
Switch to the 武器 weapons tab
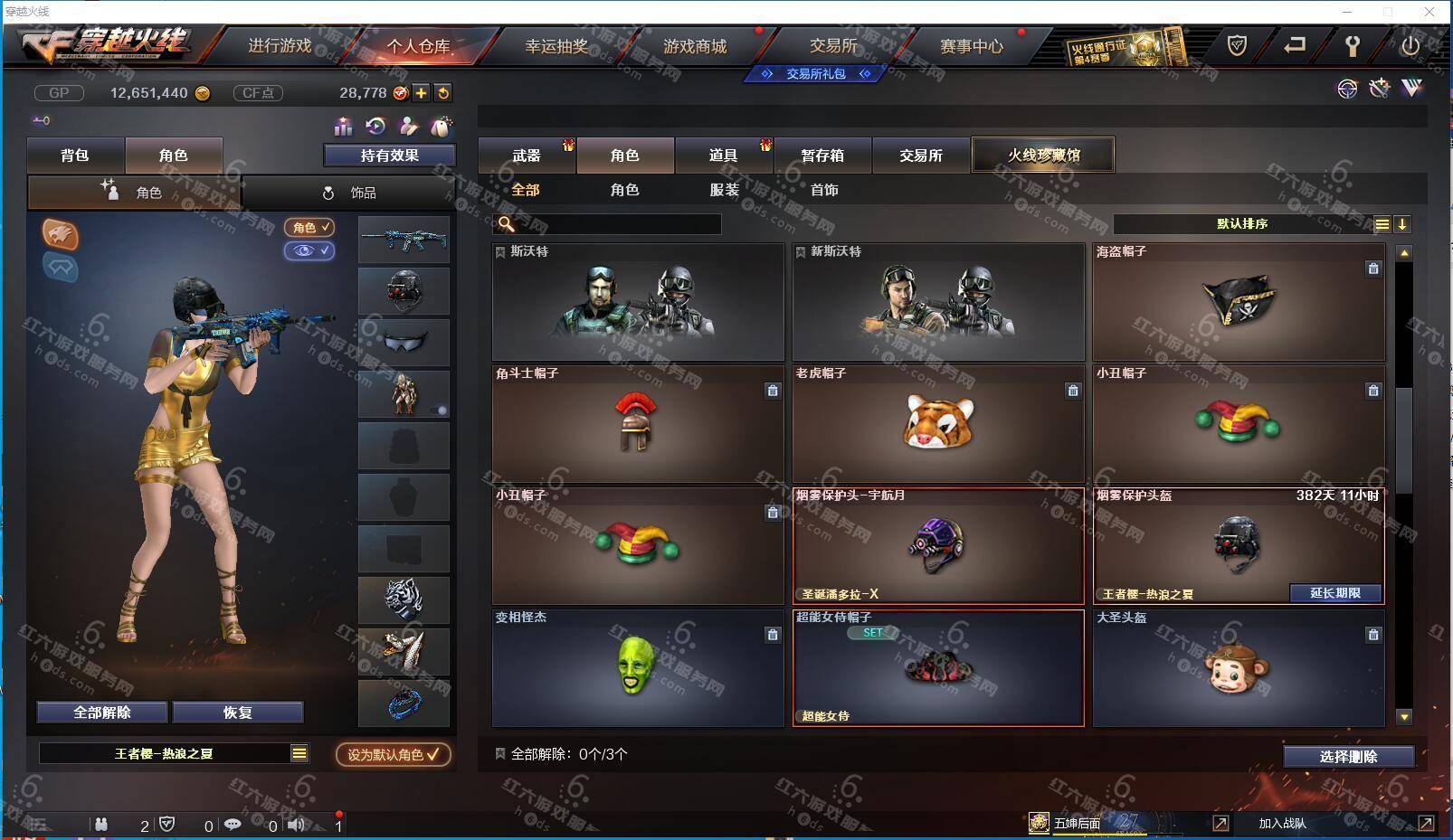pyautogui.click(x=527, y=156)
